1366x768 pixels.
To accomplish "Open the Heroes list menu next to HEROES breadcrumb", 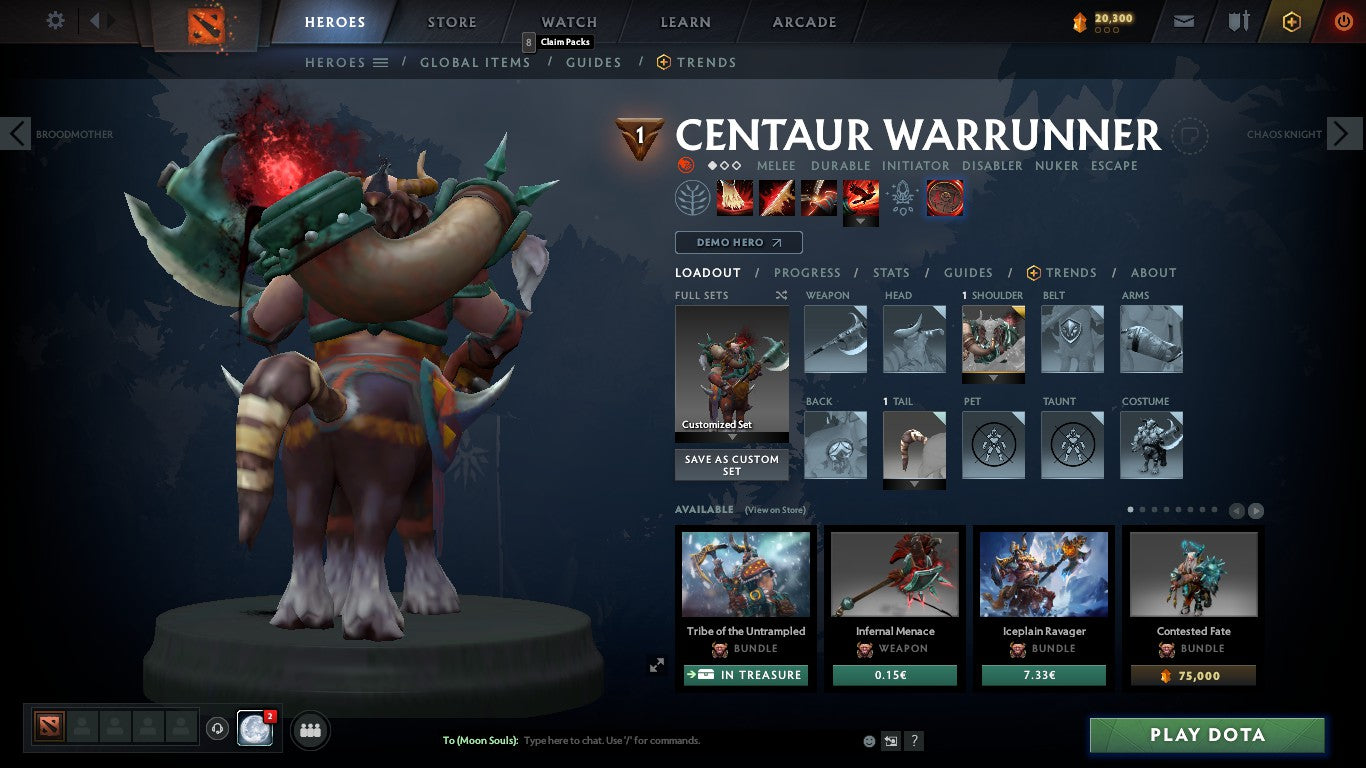I will pyautogui.click(x=380, y=62).
